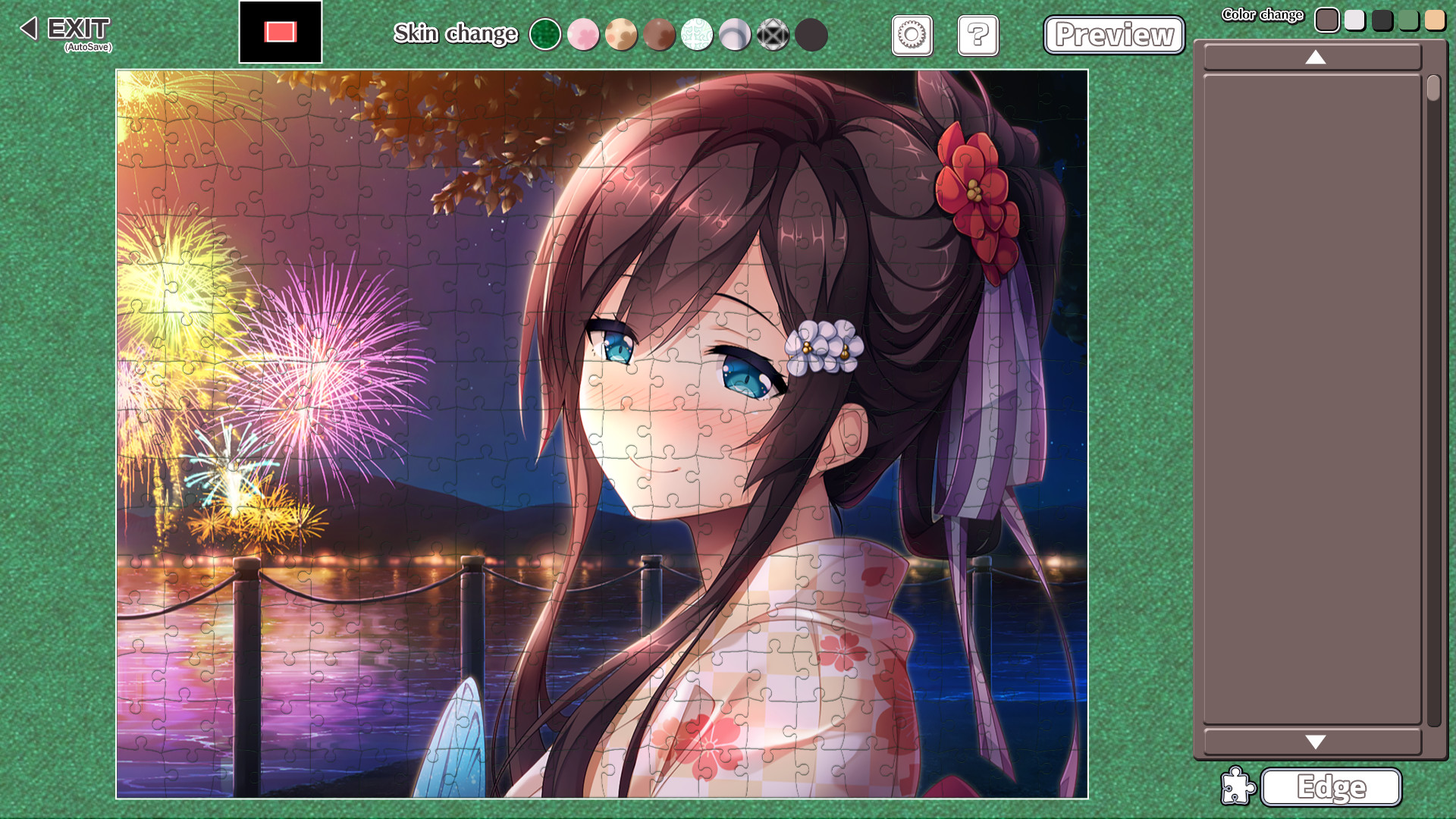This screenshot has width=1456, height=819.
Task: Open the settings gear icon
Action: [x=912, y=35]
